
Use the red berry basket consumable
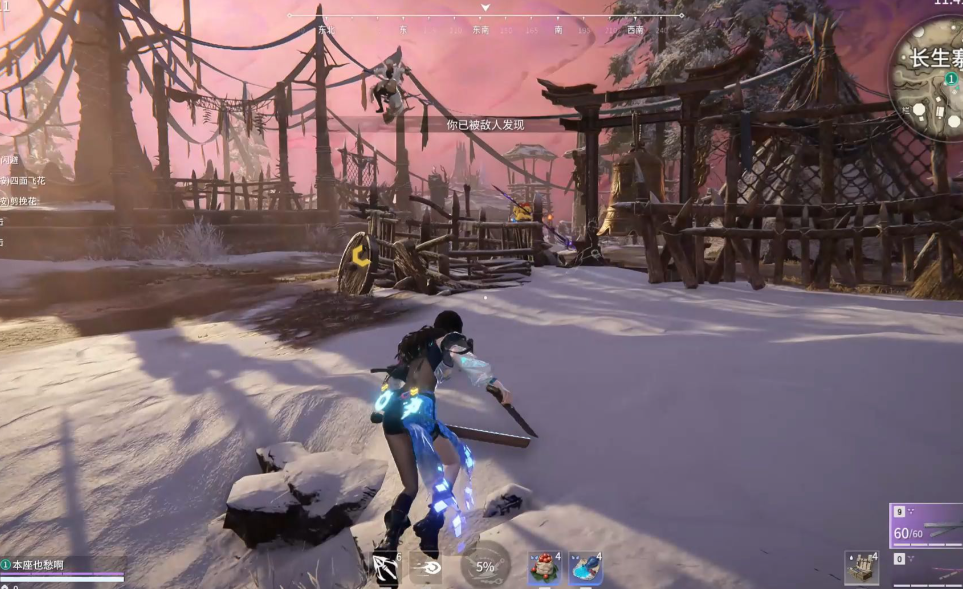[x=544, y=568]
